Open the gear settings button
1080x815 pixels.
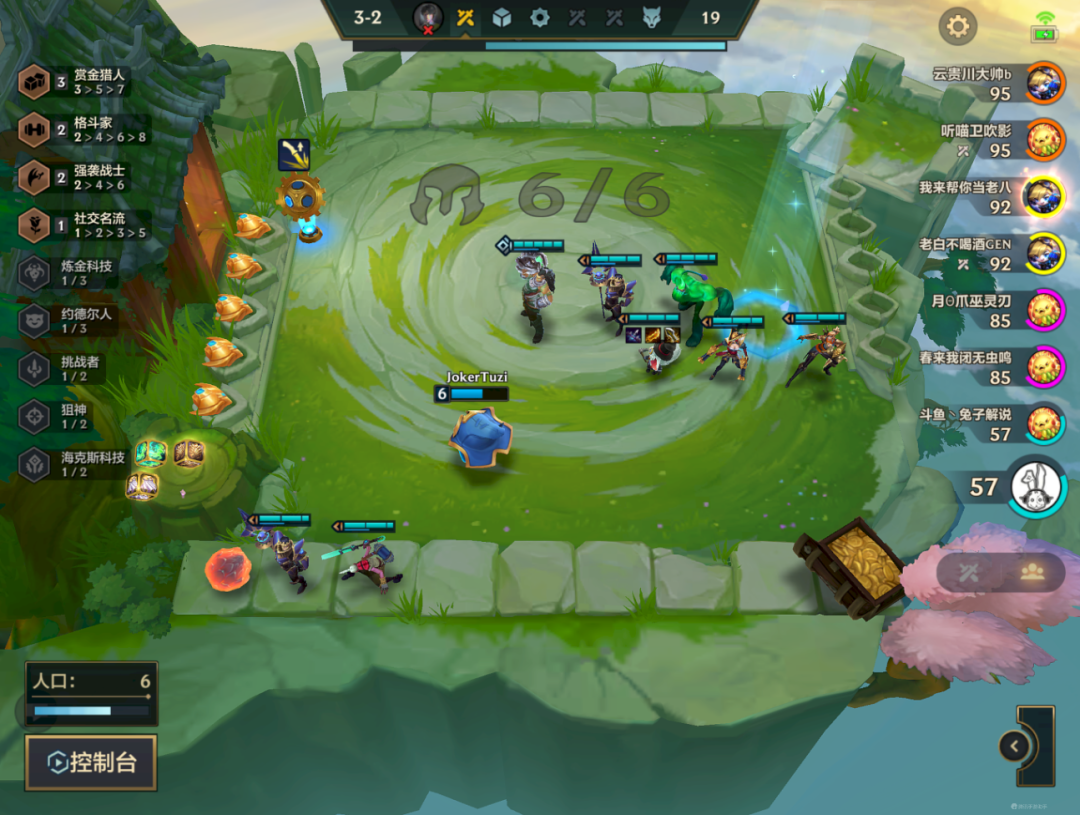click(x=957, y=26)
